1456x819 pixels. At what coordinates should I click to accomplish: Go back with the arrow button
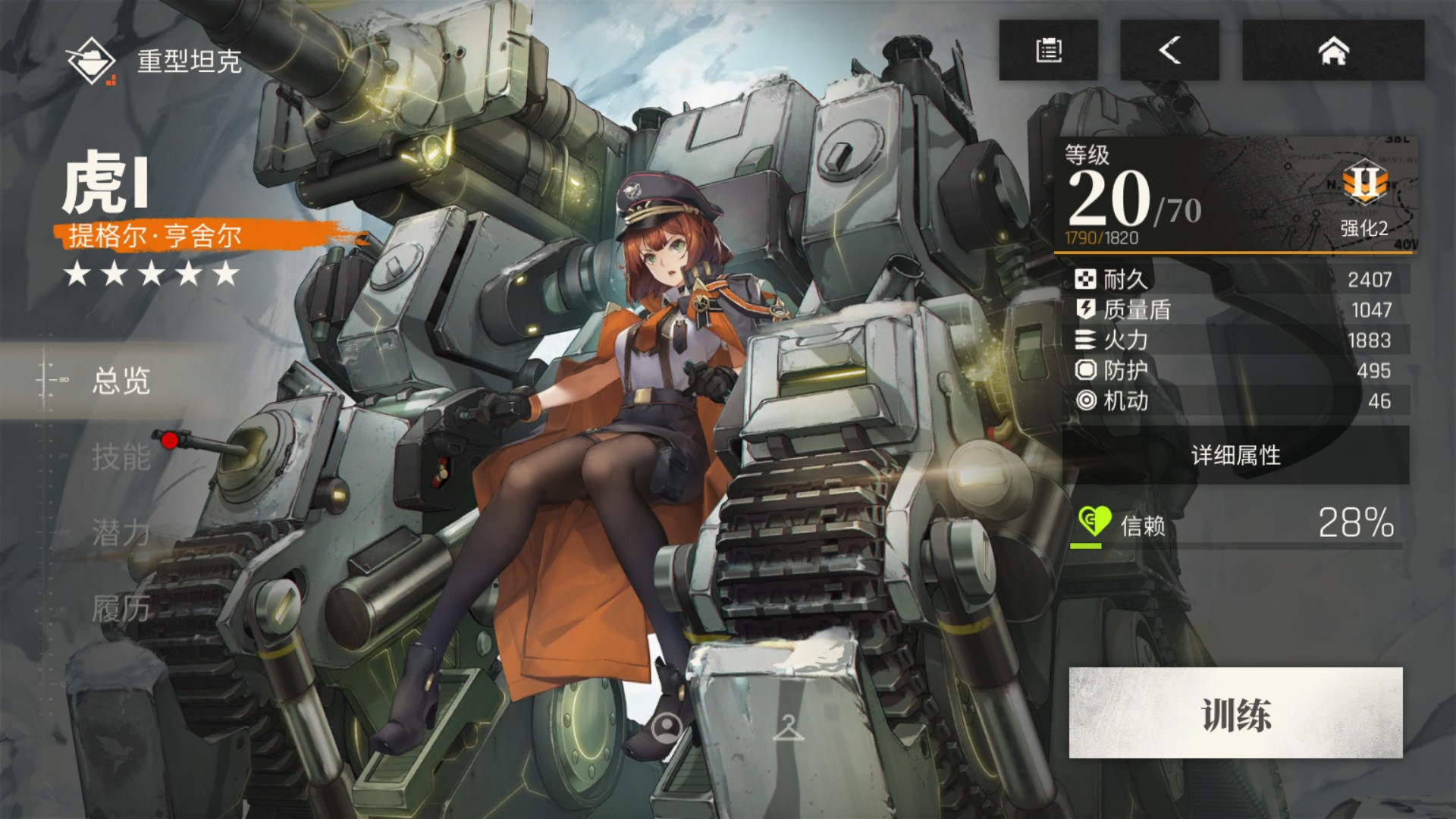[x=1169, y=50]
